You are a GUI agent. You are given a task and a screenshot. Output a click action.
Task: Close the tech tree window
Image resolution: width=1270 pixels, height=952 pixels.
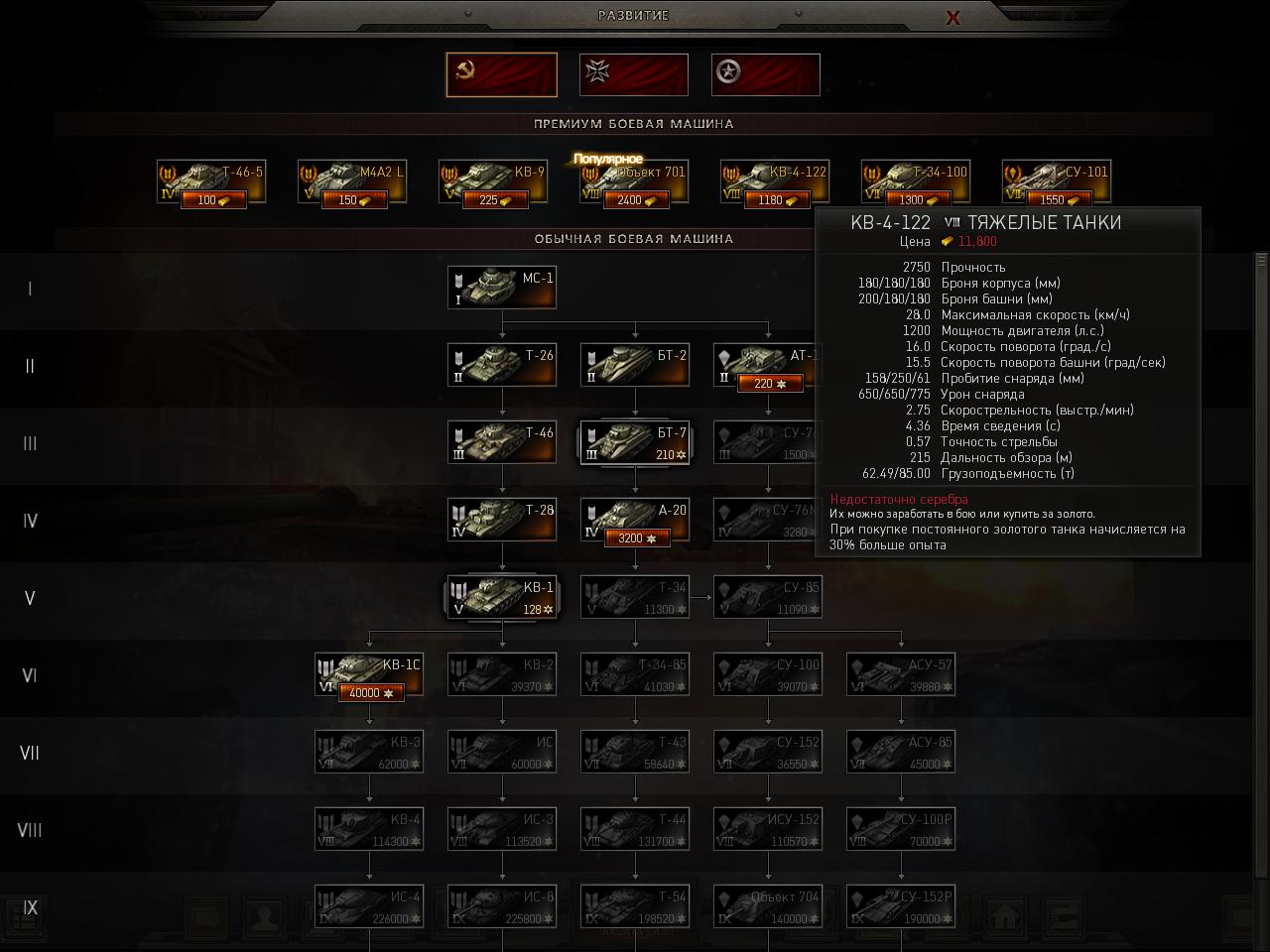pyautogui.click(x=952, y=17)
